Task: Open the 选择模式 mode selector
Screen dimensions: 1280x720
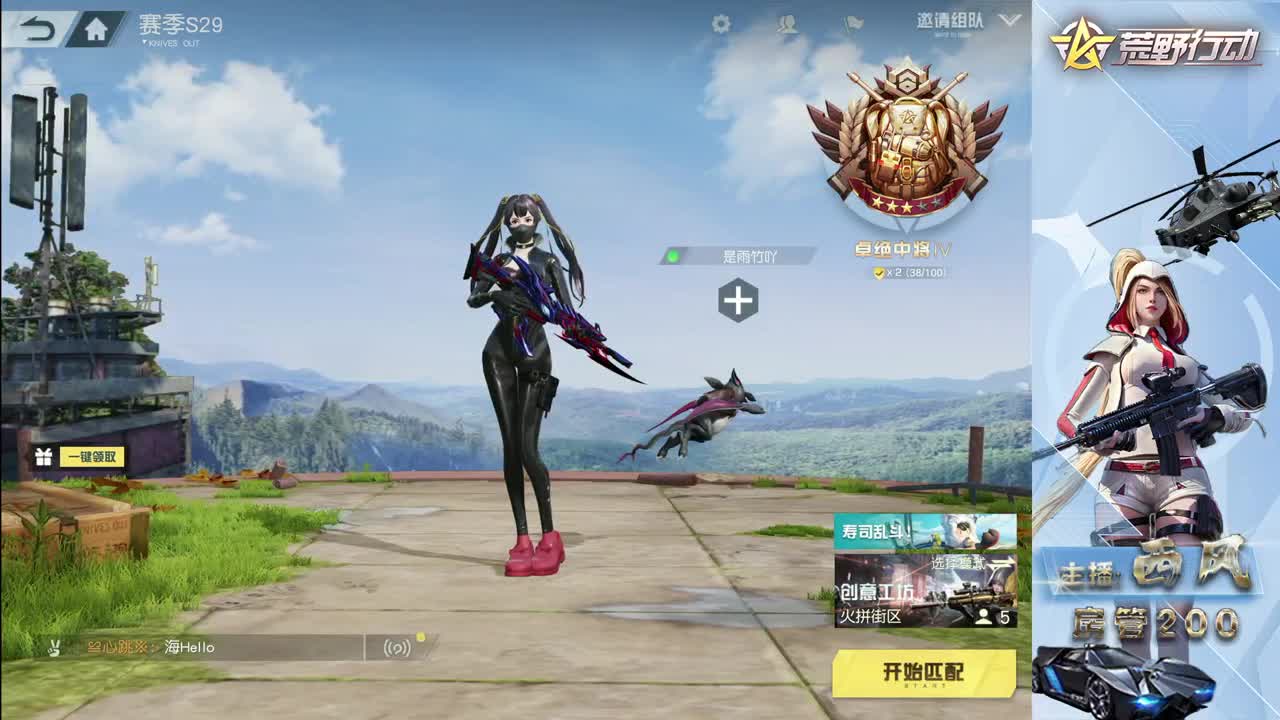Action: [958, 562]
